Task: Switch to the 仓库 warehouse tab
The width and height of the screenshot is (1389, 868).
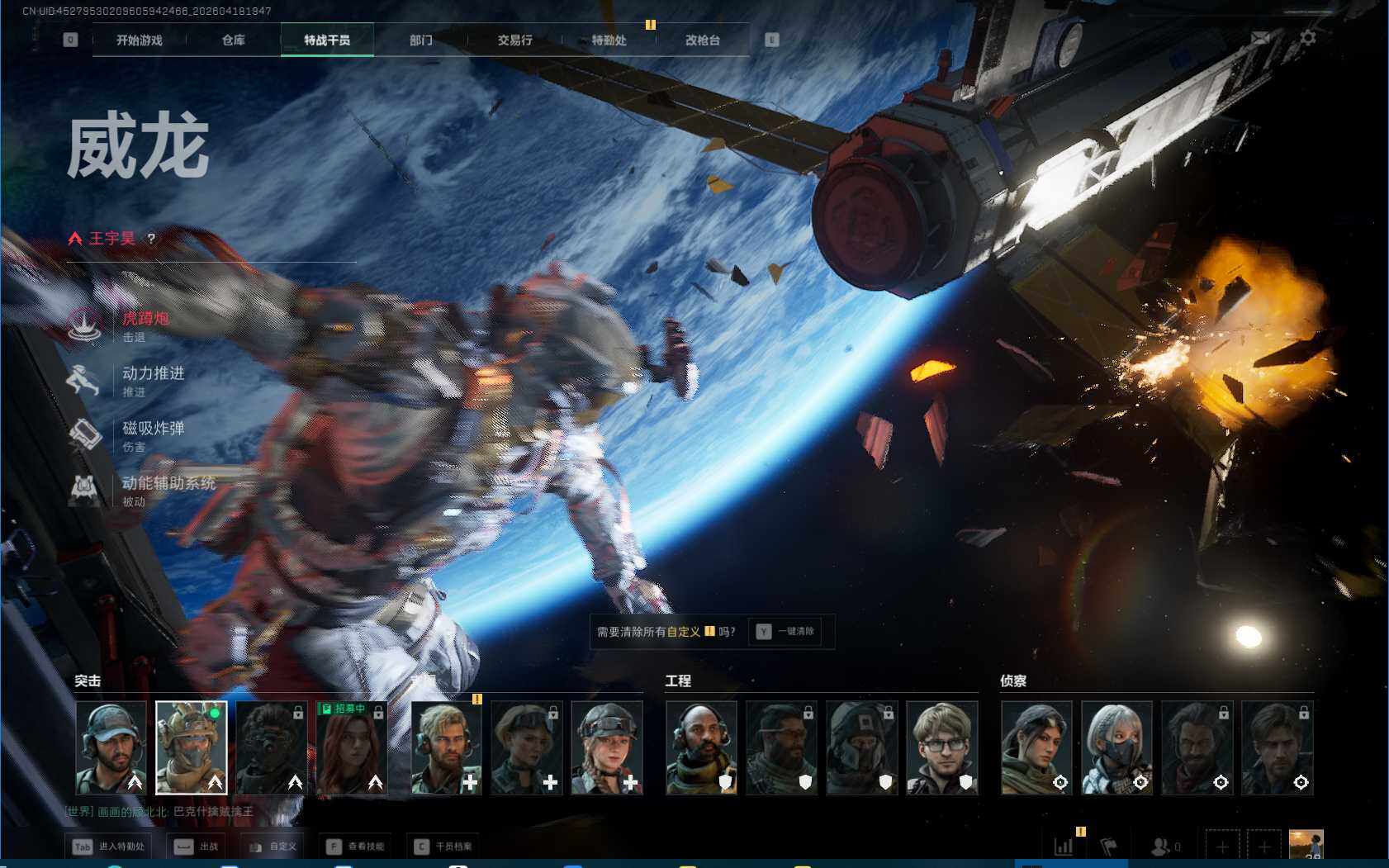Action: pyautogui.click(x=234, y=40)
